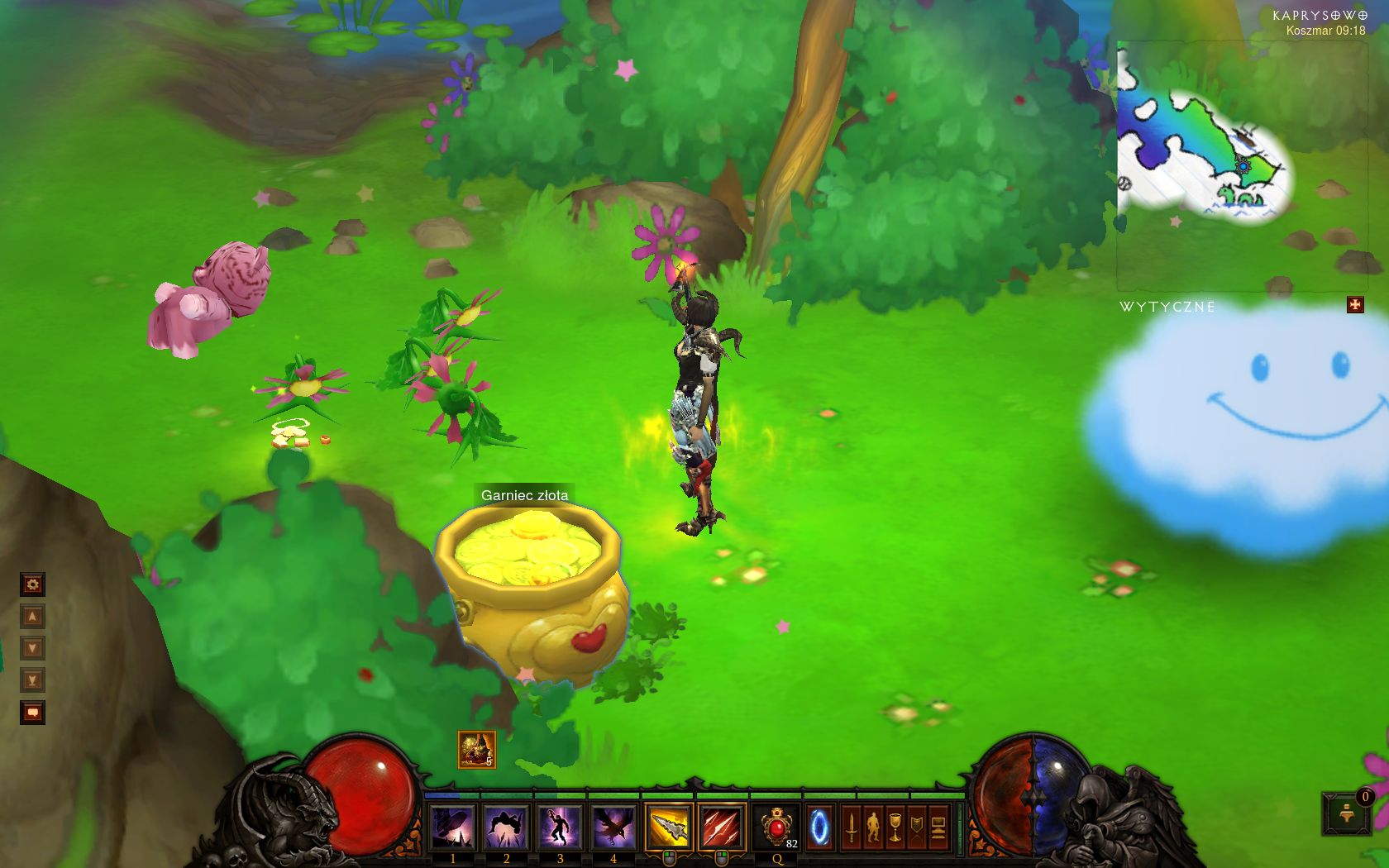1389x868 pixels.
Task: Select the red multi-arrow secondary skill
Action: 721,827
